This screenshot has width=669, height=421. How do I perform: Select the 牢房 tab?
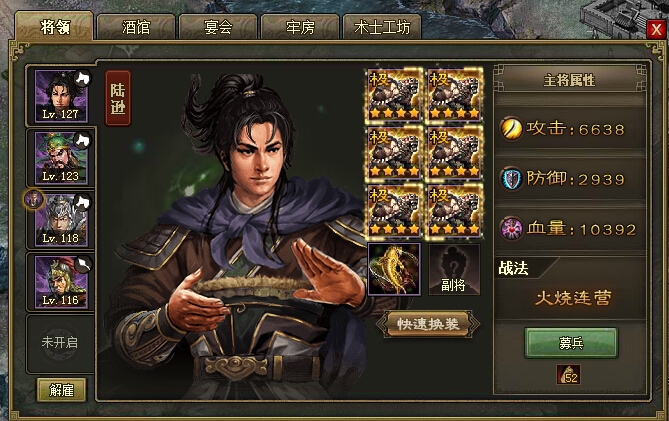point(299,27)
